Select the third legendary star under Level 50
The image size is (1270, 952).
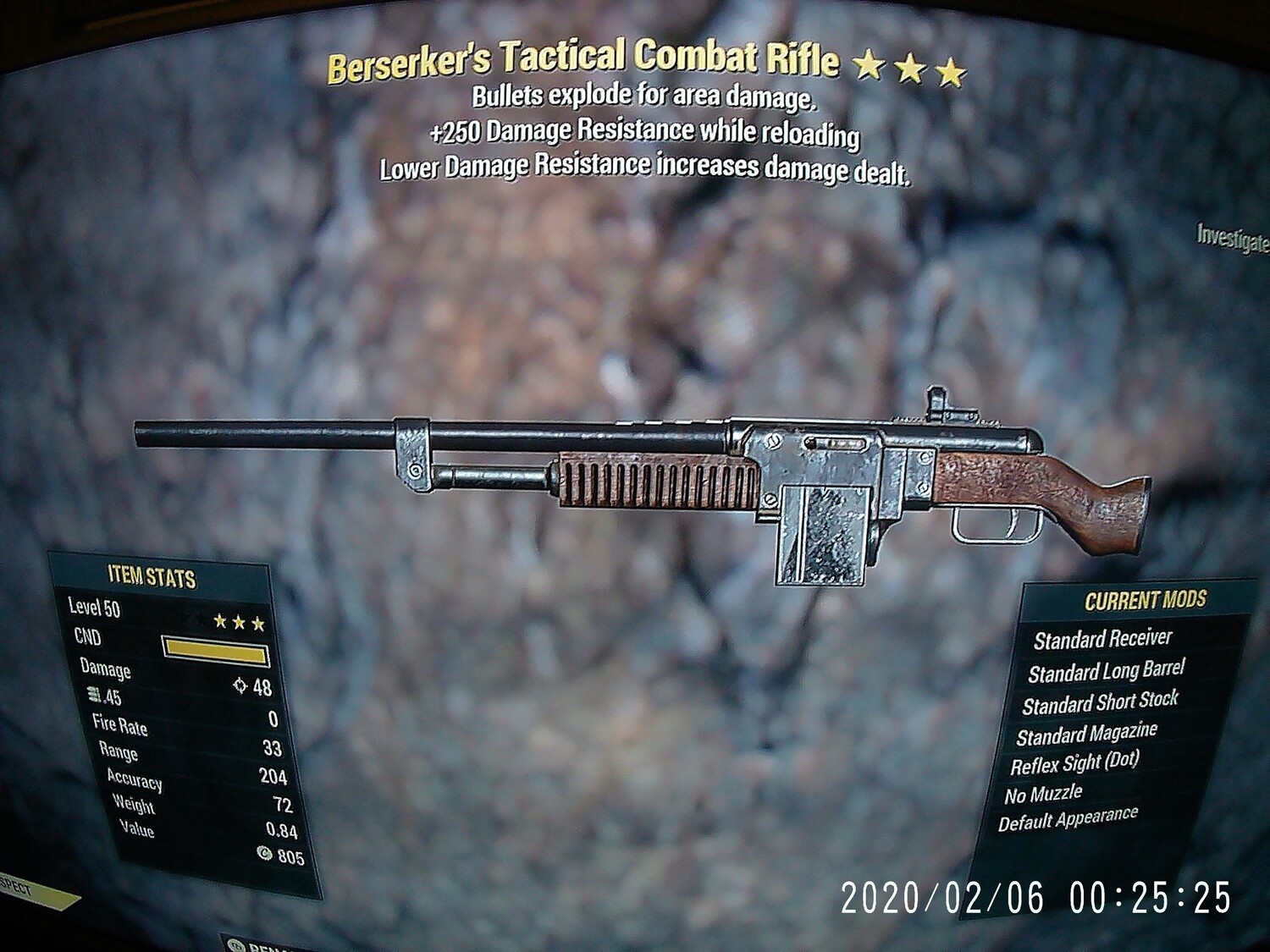260,624
